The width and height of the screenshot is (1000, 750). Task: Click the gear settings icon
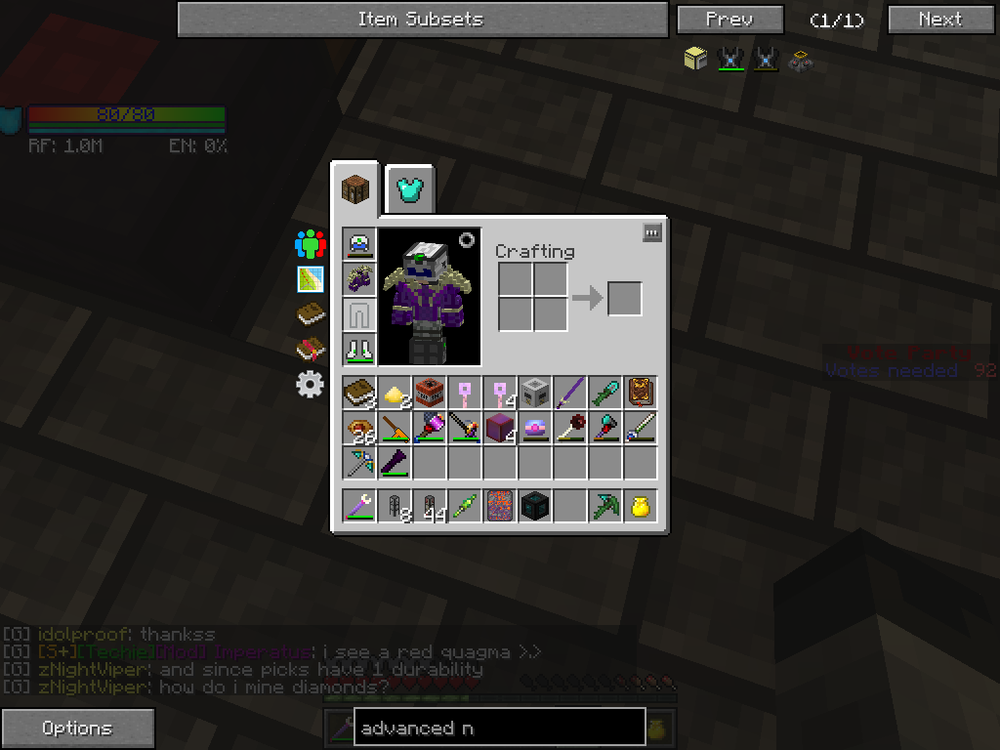click(x=311, y=384)
